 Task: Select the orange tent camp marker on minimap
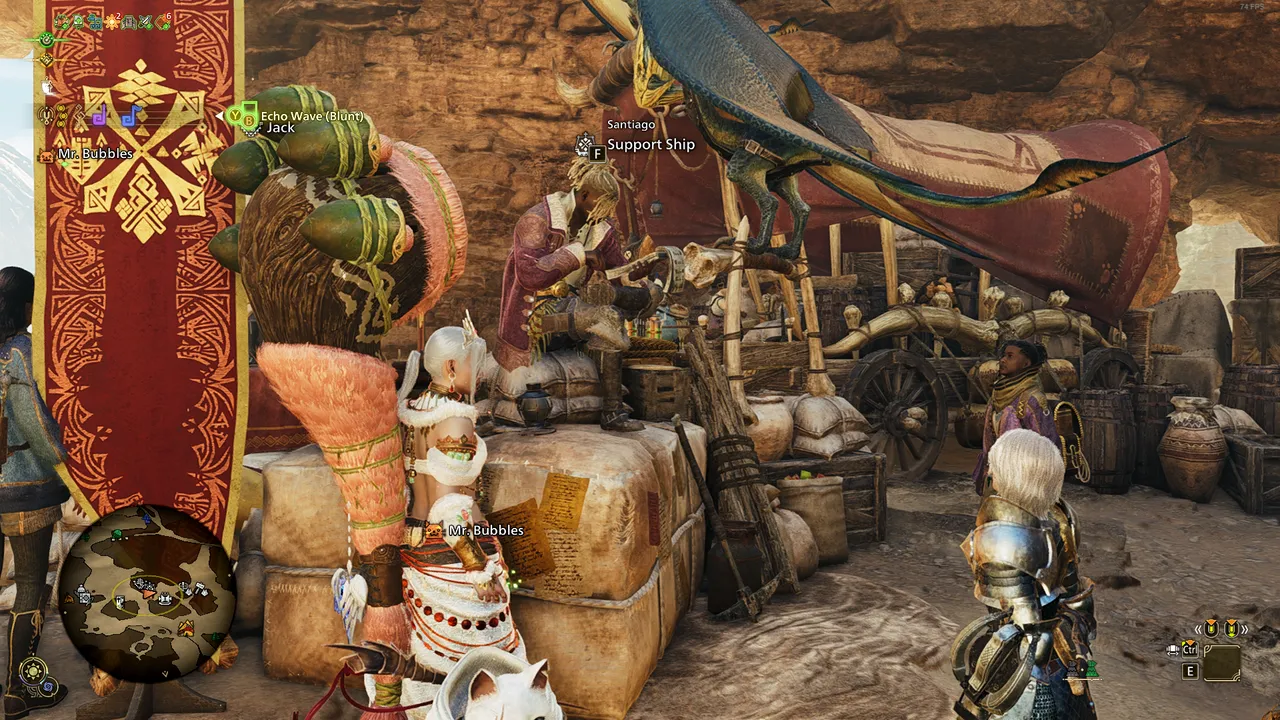coord(186,628)
